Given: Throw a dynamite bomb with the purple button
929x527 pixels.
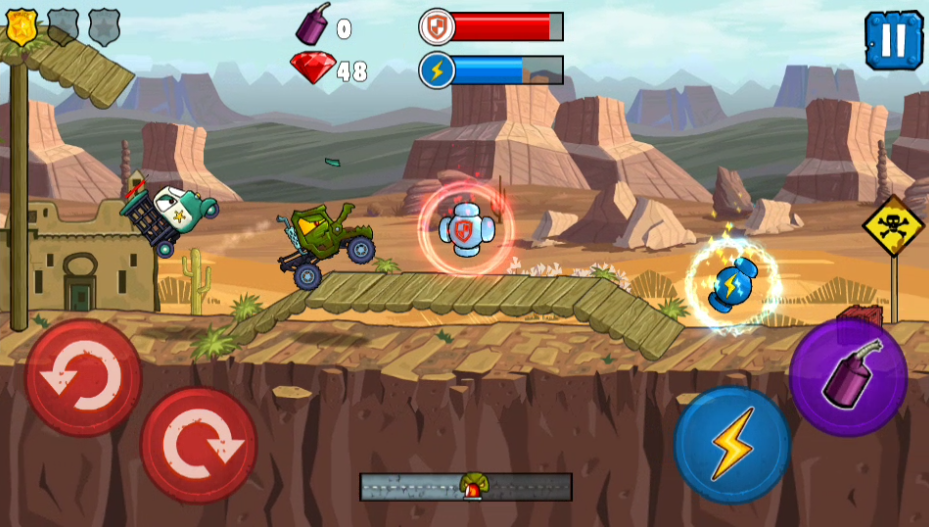Looking at the screenshot, I should [x=848, y=377].
